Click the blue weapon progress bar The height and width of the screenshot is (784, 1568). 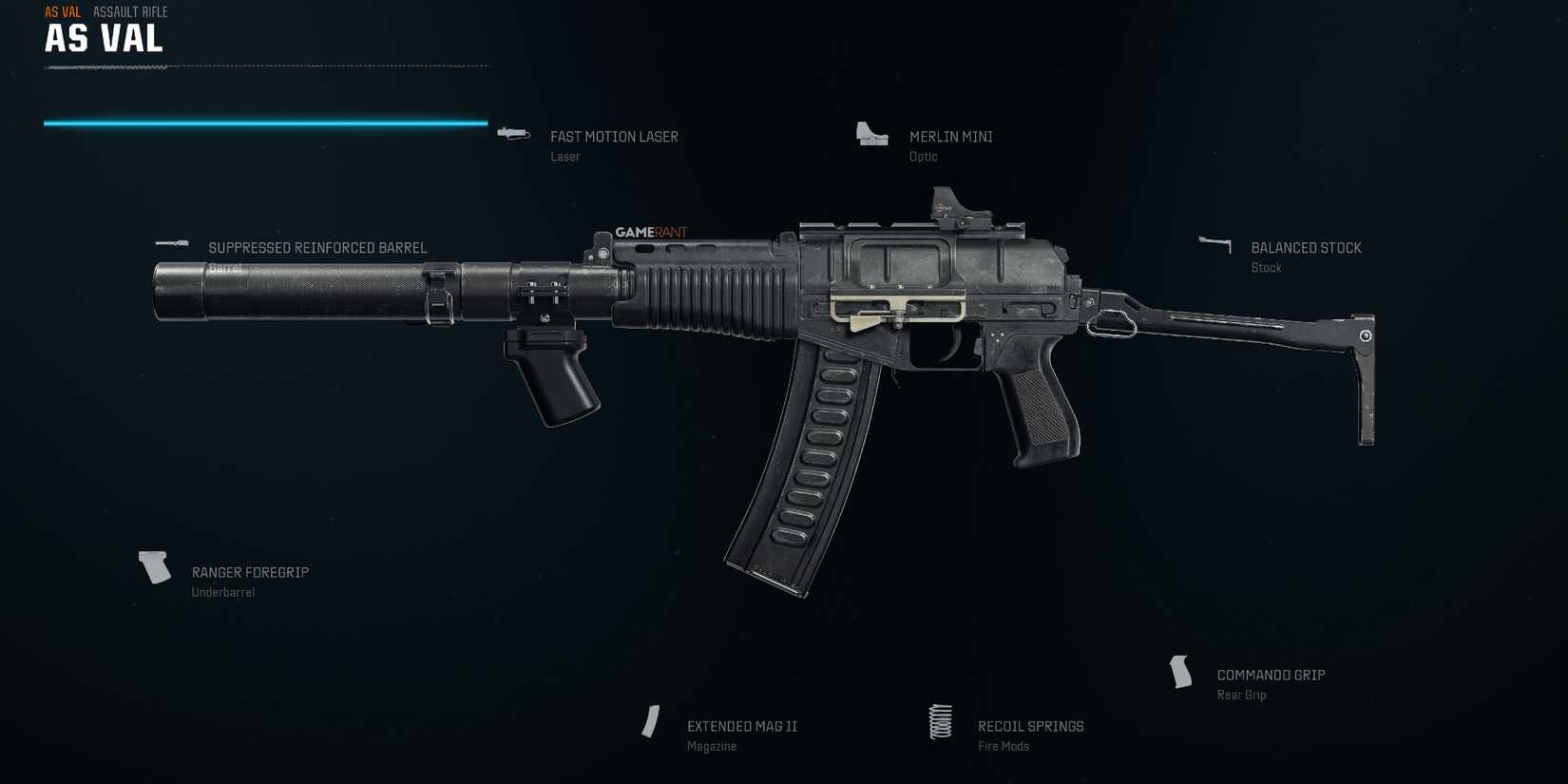click(x=264, y=123)
